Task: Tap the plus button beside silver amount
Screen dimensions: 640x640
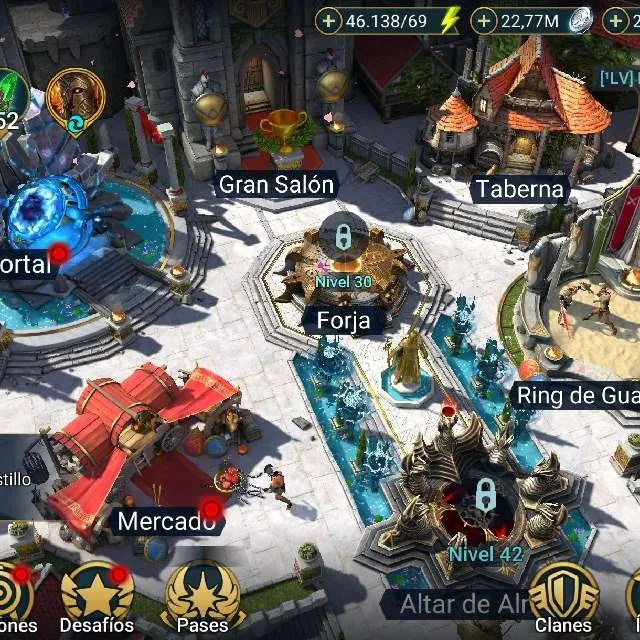Action: tap(485, 20)
